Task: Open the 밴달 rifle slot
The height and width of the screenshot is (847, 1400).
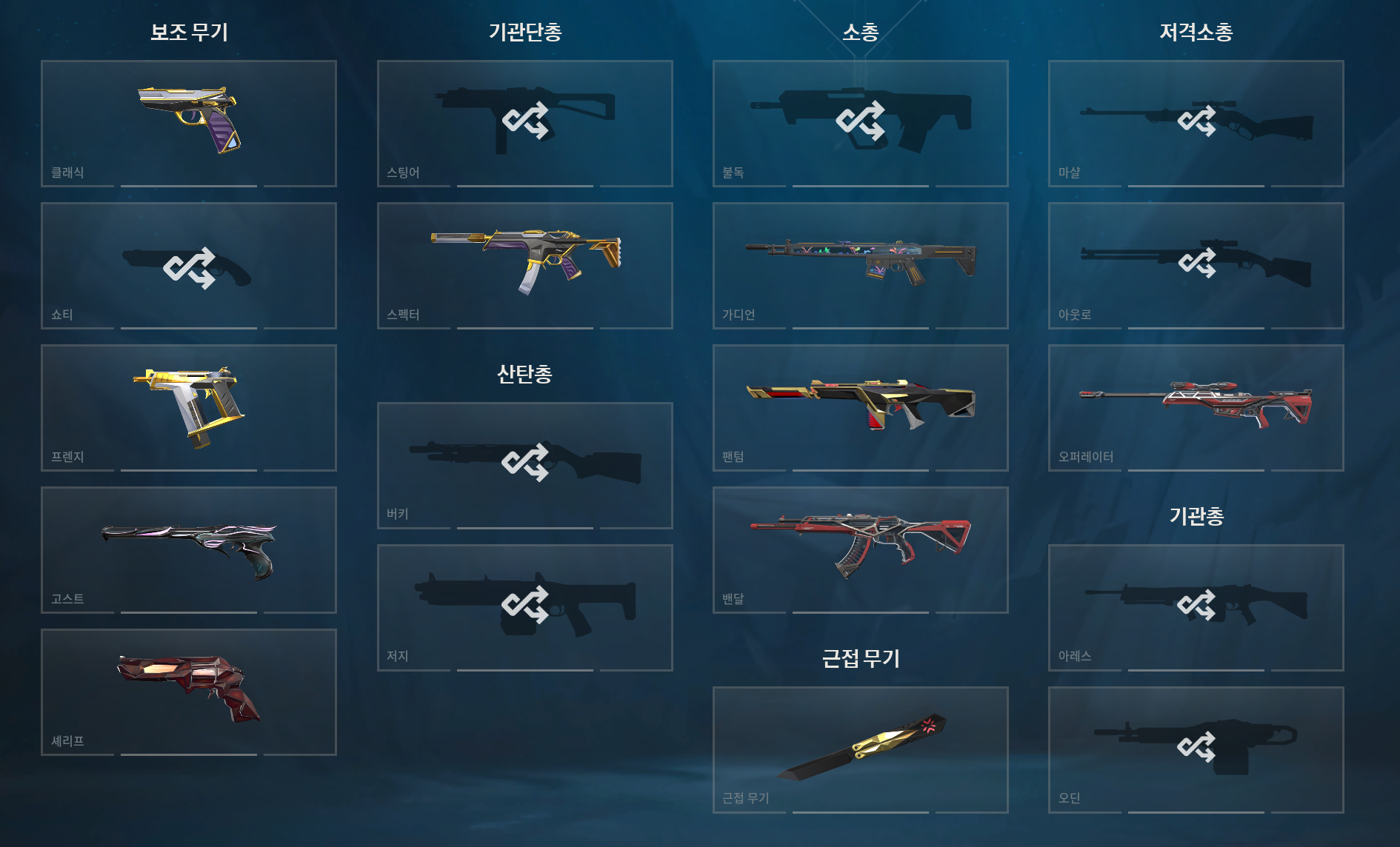Action: (860, 549)
